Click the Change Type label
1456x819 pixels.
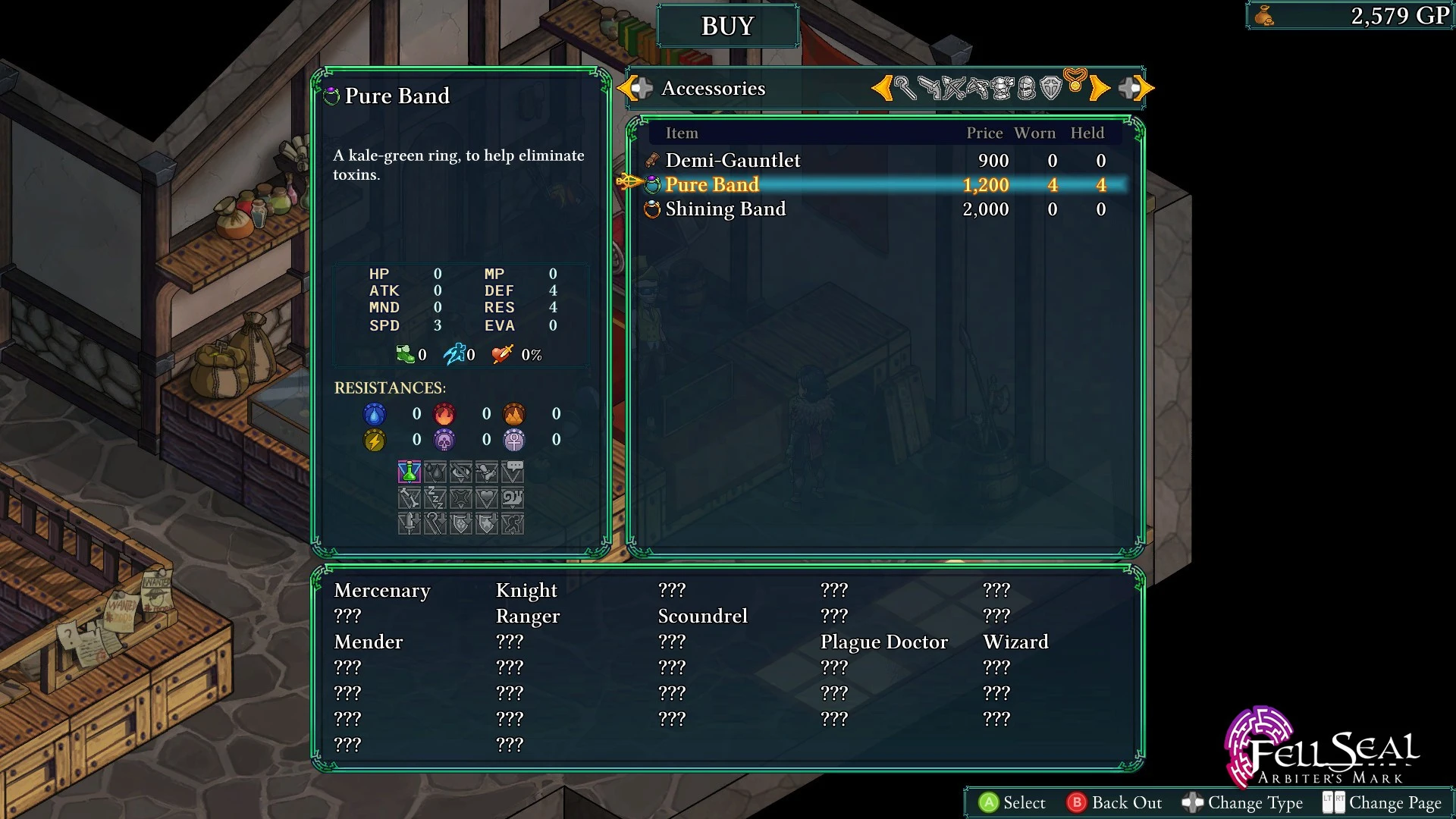click(1254, 802)
